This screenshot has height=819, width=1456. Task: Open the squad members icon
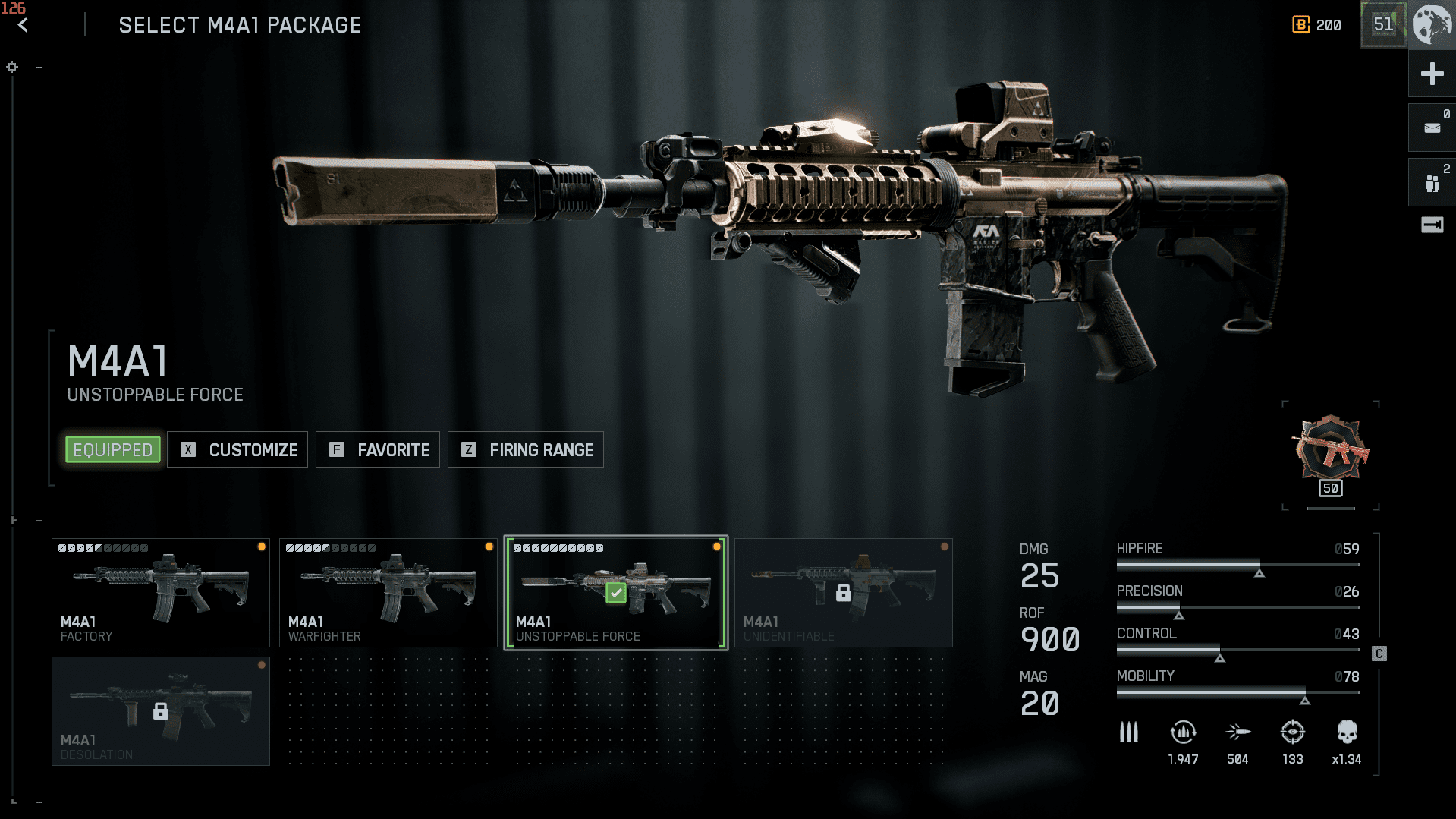1432,183
